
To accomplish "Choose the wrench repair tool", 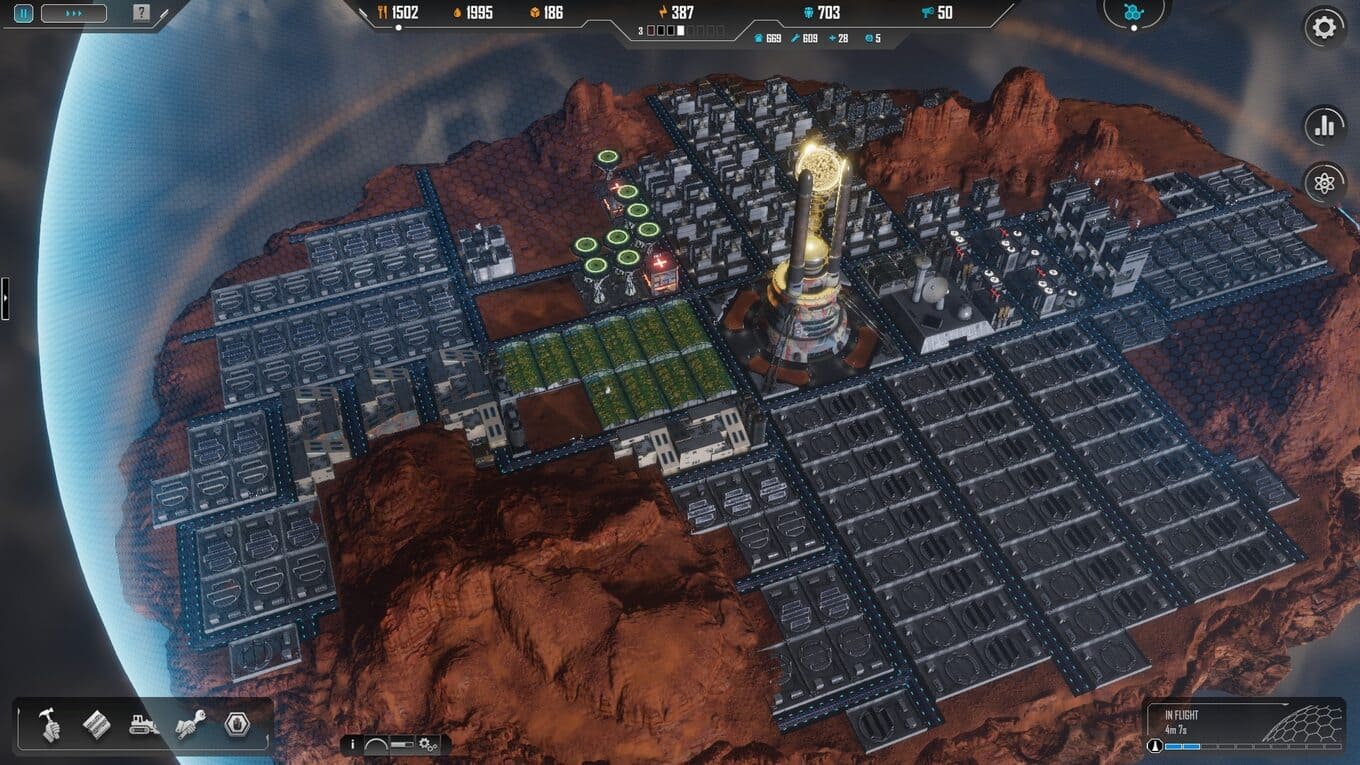I will pos(190,725).
